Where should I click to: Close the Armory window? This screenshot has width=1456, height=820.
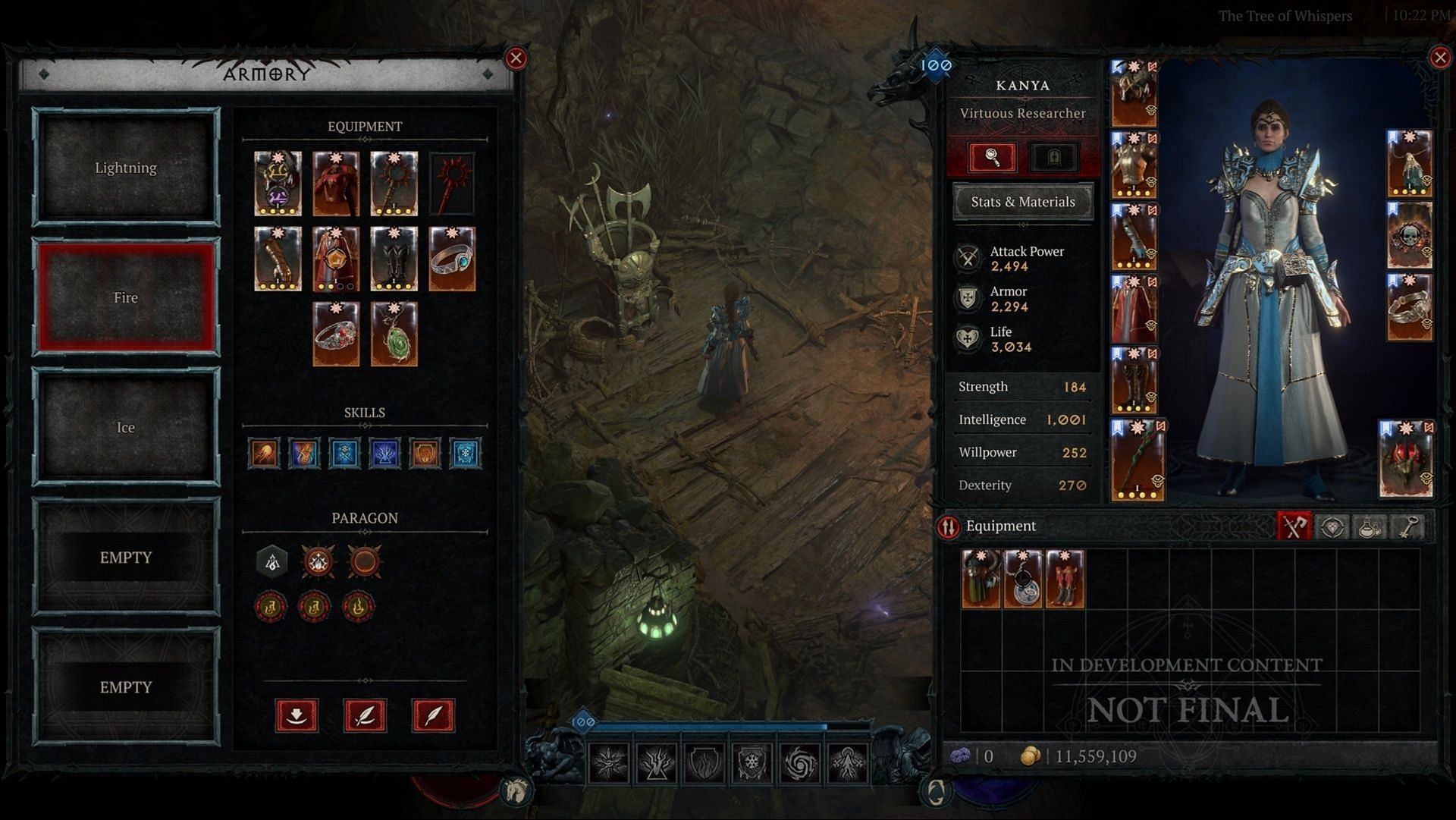[x=518, y=59]
